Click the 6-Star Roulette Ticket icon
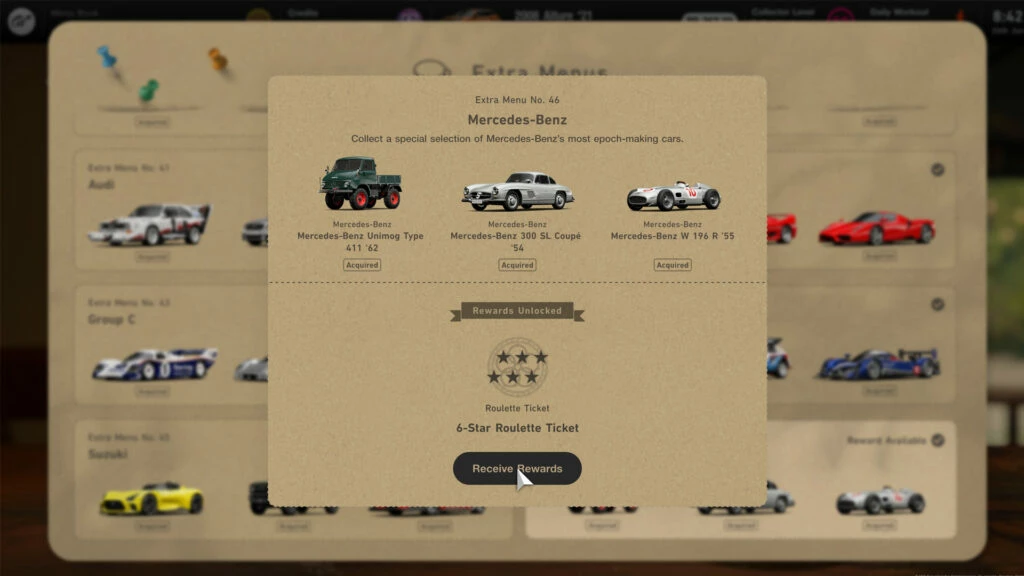1024x576 pixels. coord(517,366)
